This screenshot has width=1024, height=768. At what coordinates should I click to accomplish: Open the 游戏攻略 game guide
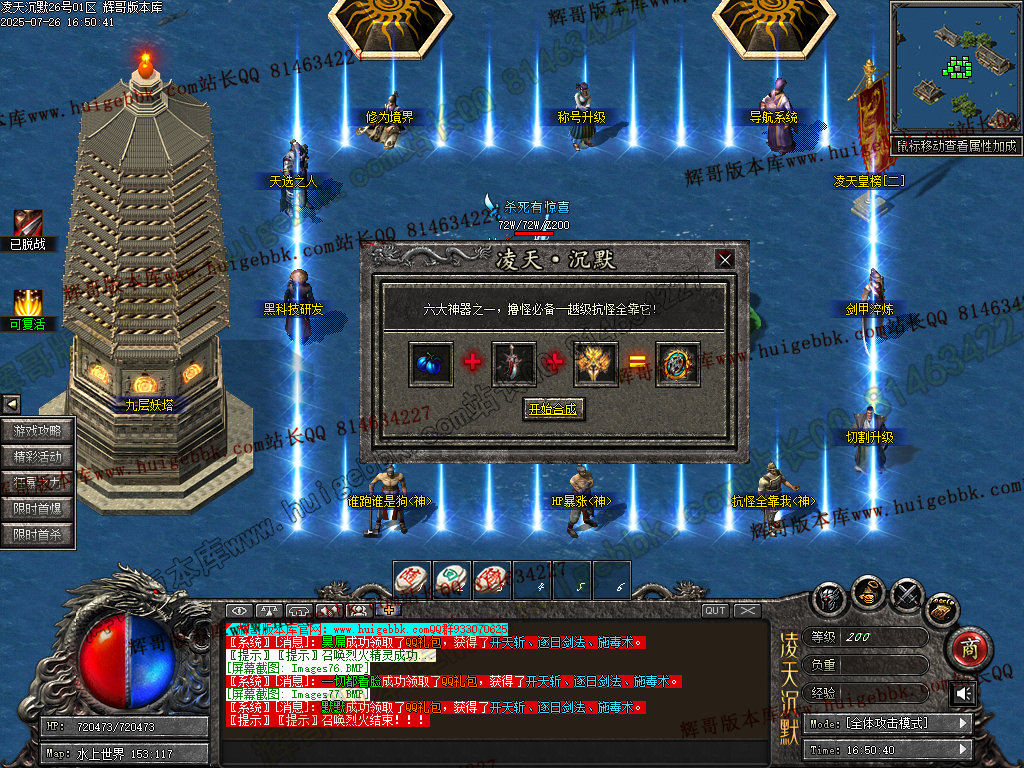38,431
